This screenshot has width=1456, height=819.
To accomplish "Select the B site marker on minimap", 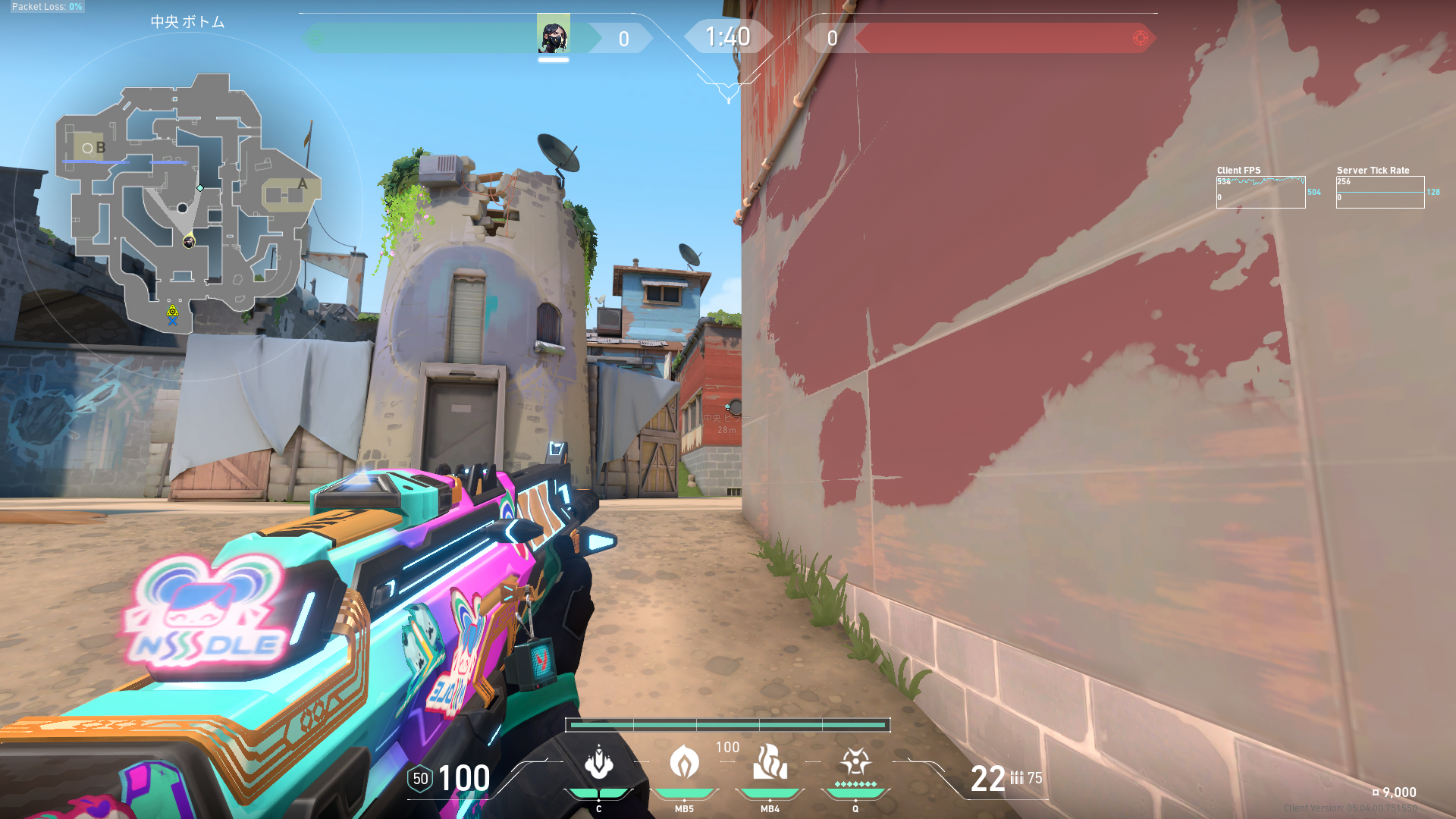I will pos(100,148).
